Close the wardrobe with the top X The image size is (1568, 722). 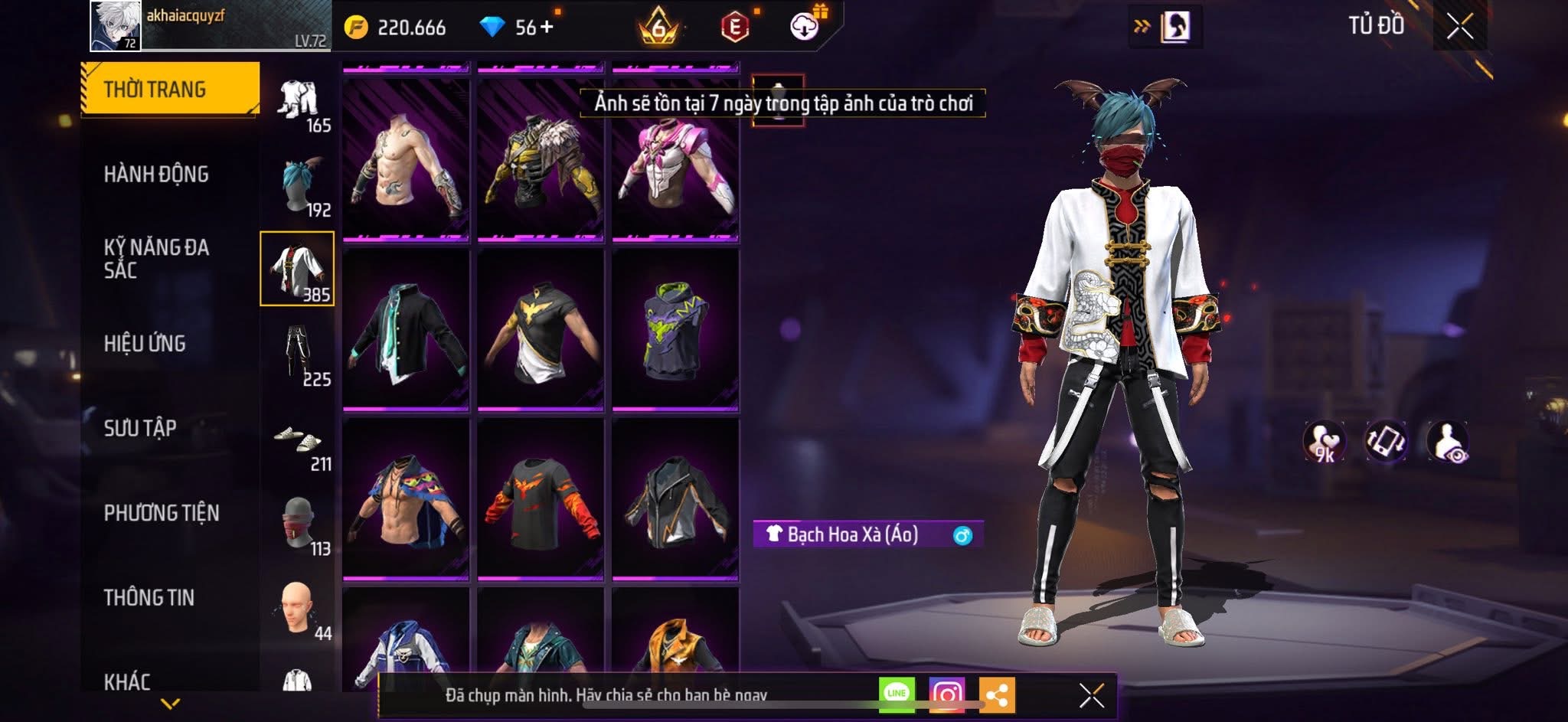point(1459,27)
